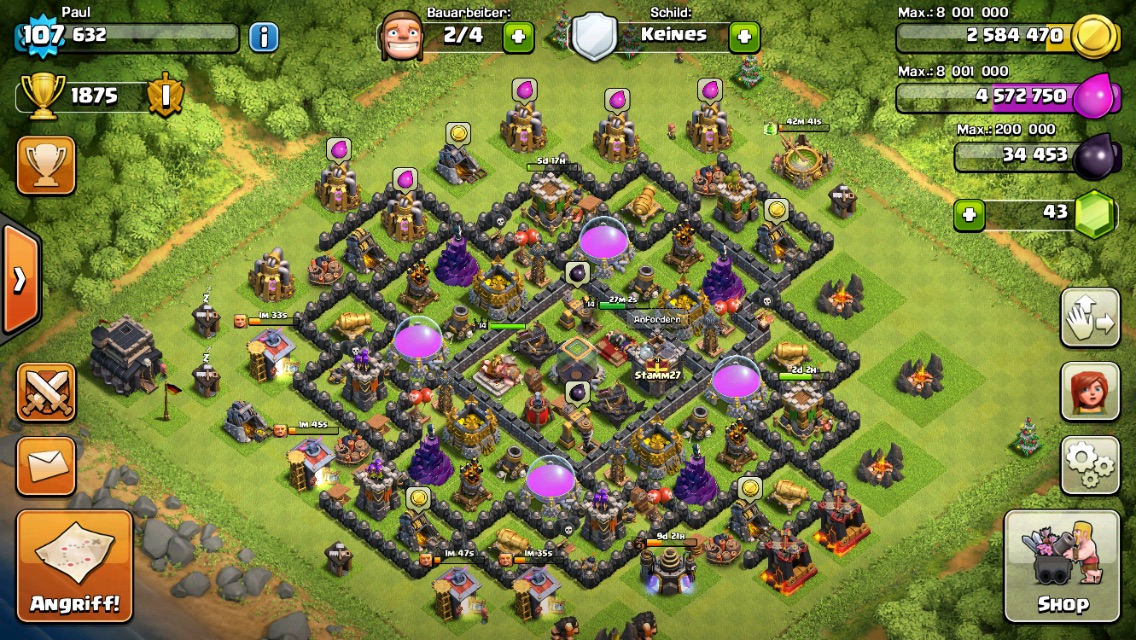Expand the orange chat arrow tab
The height and width of the screenshot is (640, 1136).
[19, 279]
